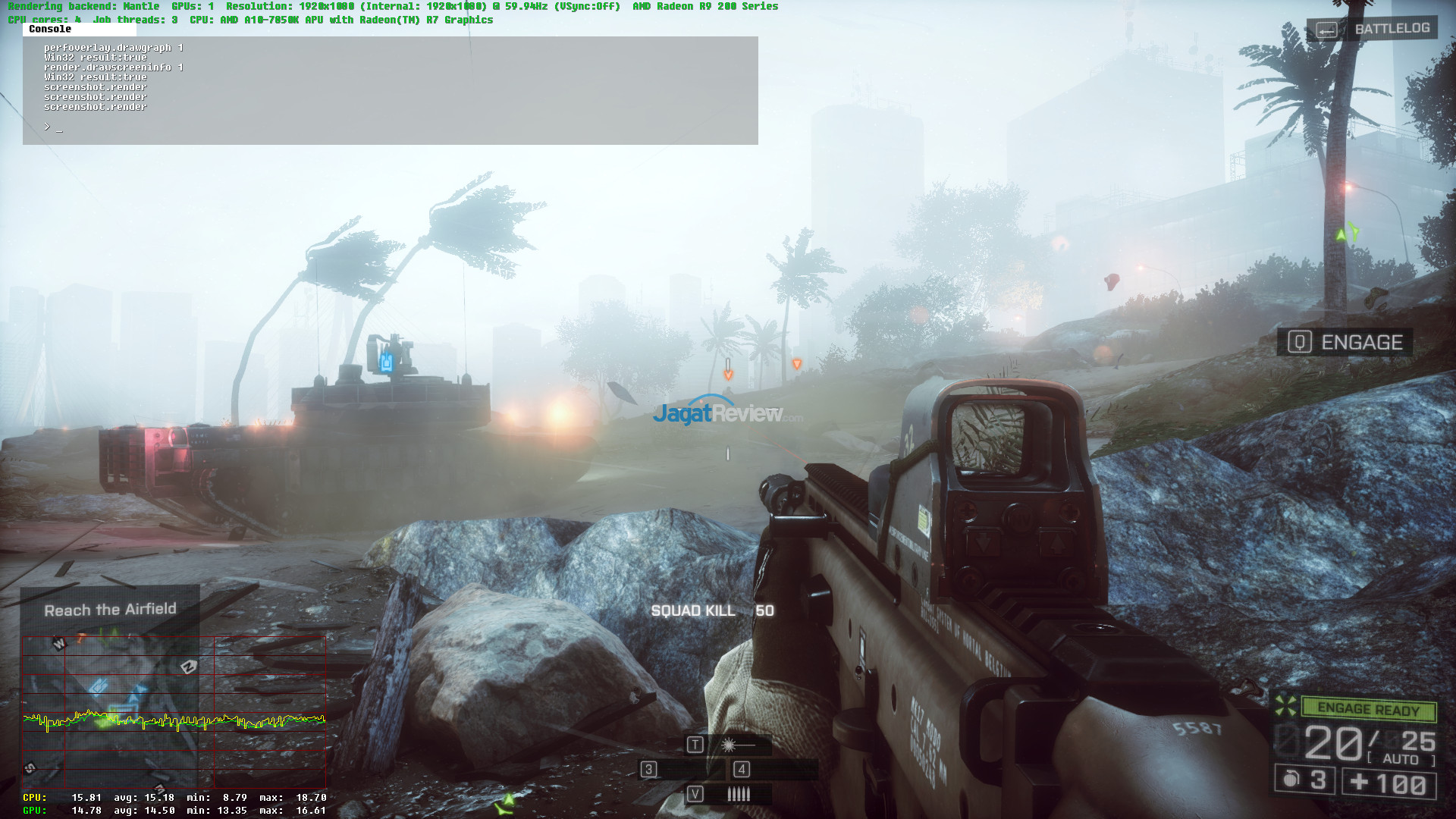Screen dimensions: 1456x819
Task: Click the BATTLELOG arrow icon
Action: pyautogui.click(x=1326, y=28)
